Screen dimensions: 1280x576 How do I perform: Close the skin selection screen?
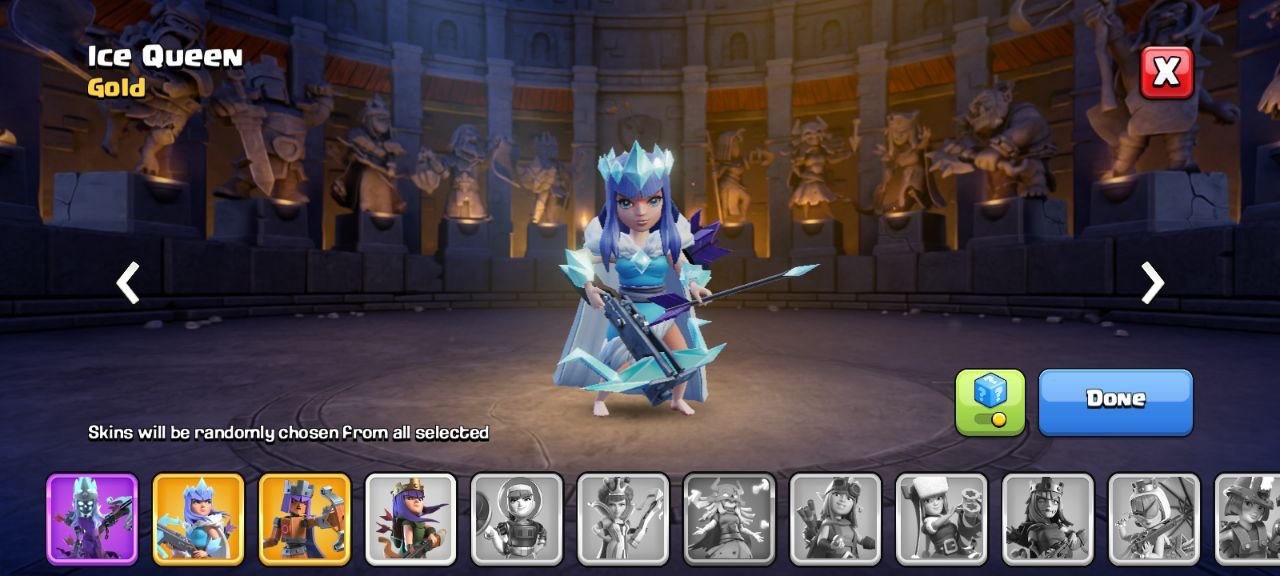point(1166,72)
